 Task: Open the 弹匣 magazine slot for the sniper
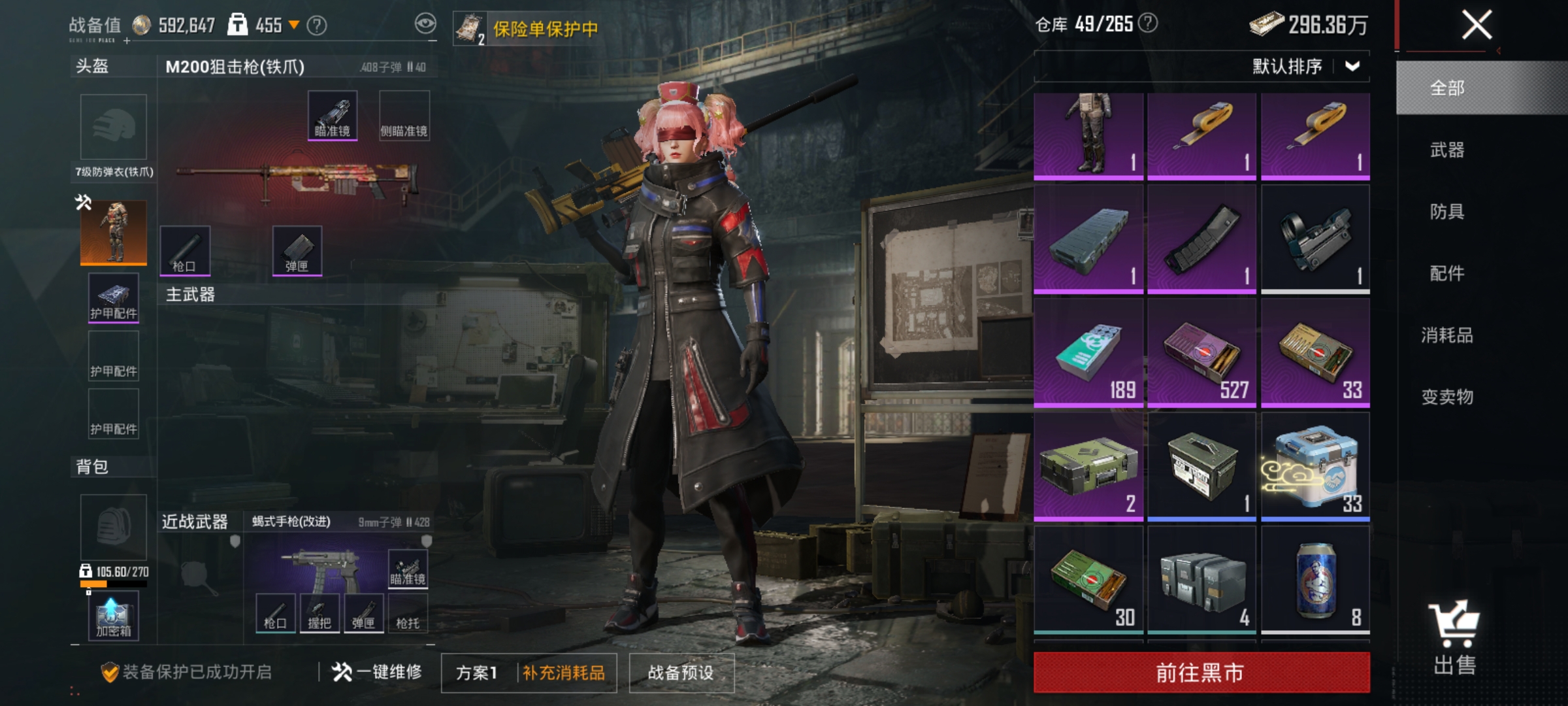(301, 252)
